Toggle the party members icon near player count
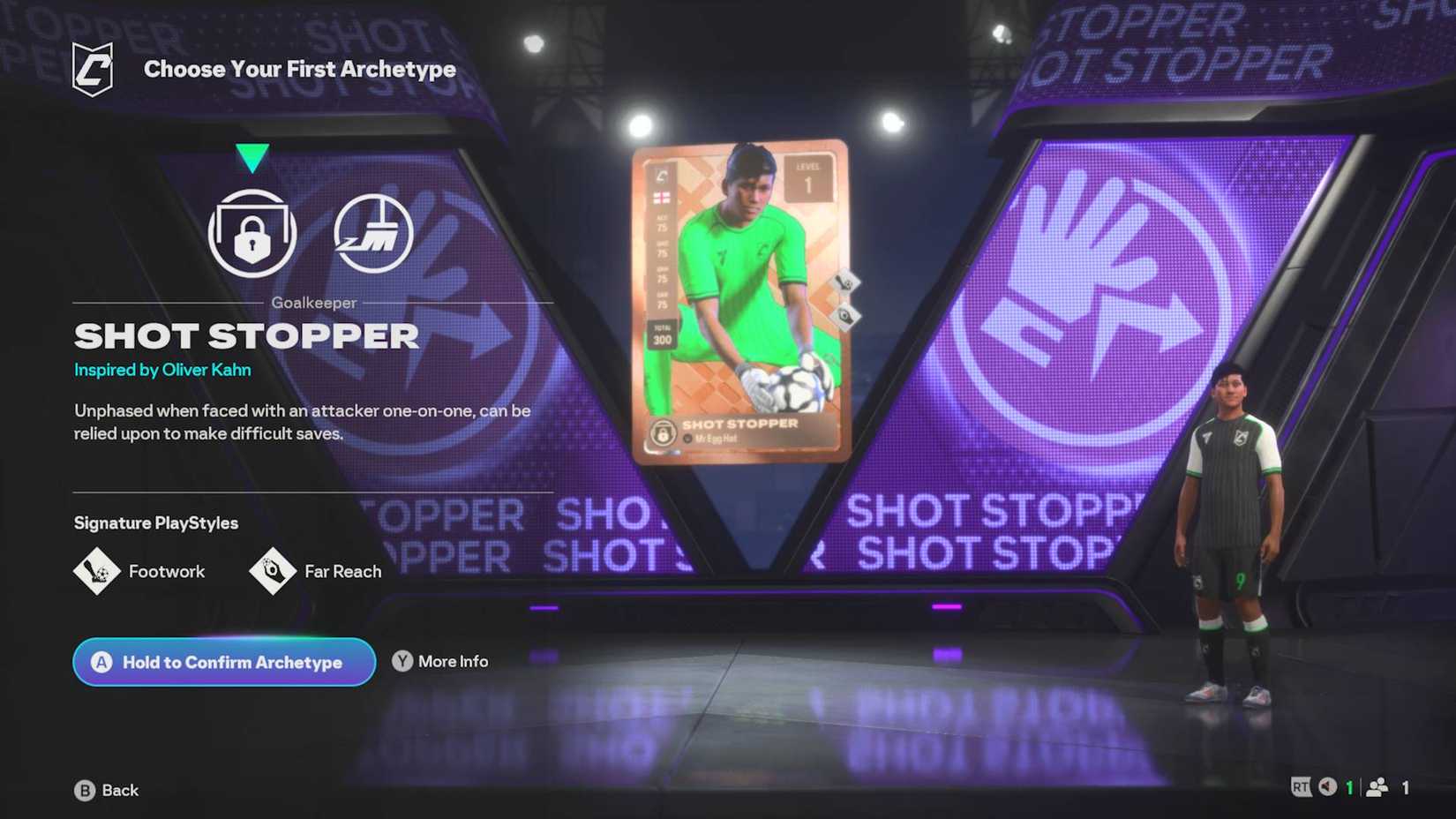Image resolution: width=1456 pixels, height=819 pixels. (1377, 786)
